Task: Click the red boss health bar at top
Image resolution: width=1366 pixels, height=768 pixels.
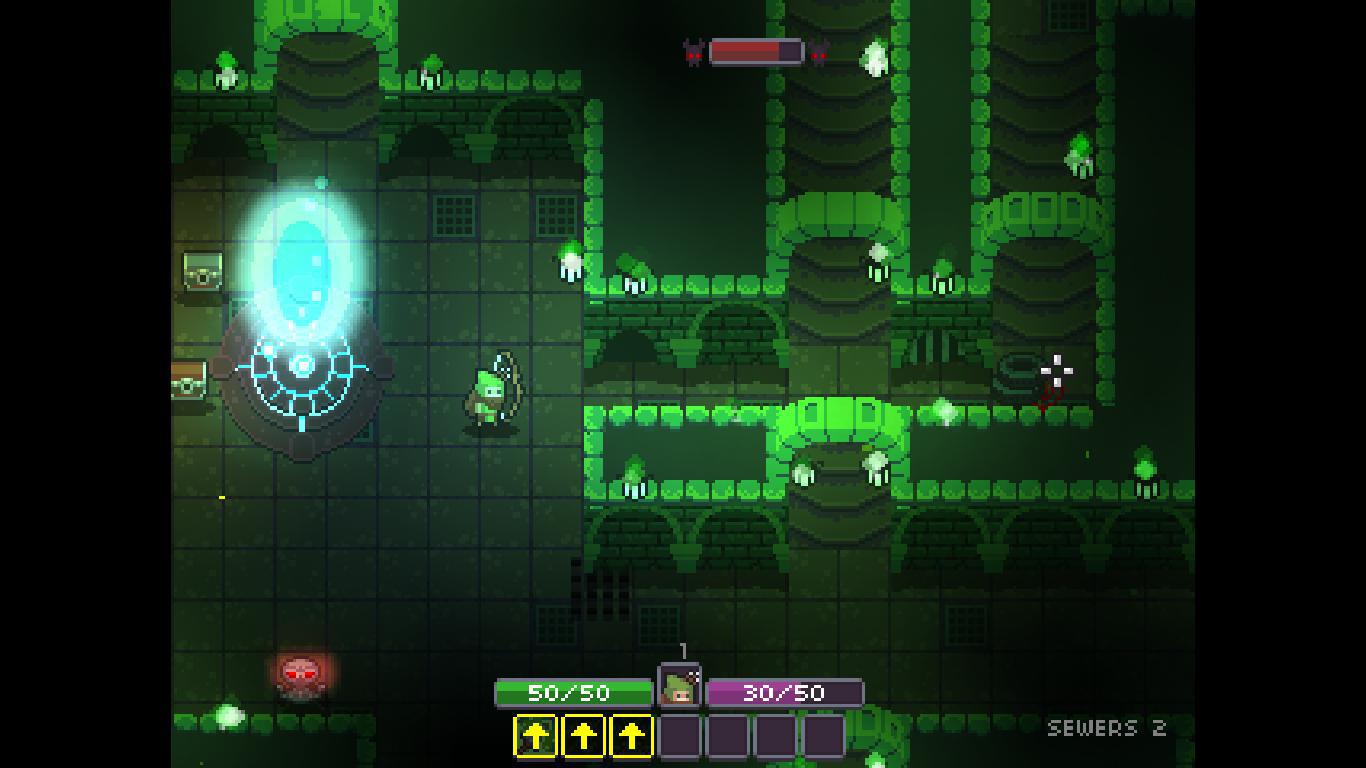Action: pyautogui.click(x=755, y=52)
